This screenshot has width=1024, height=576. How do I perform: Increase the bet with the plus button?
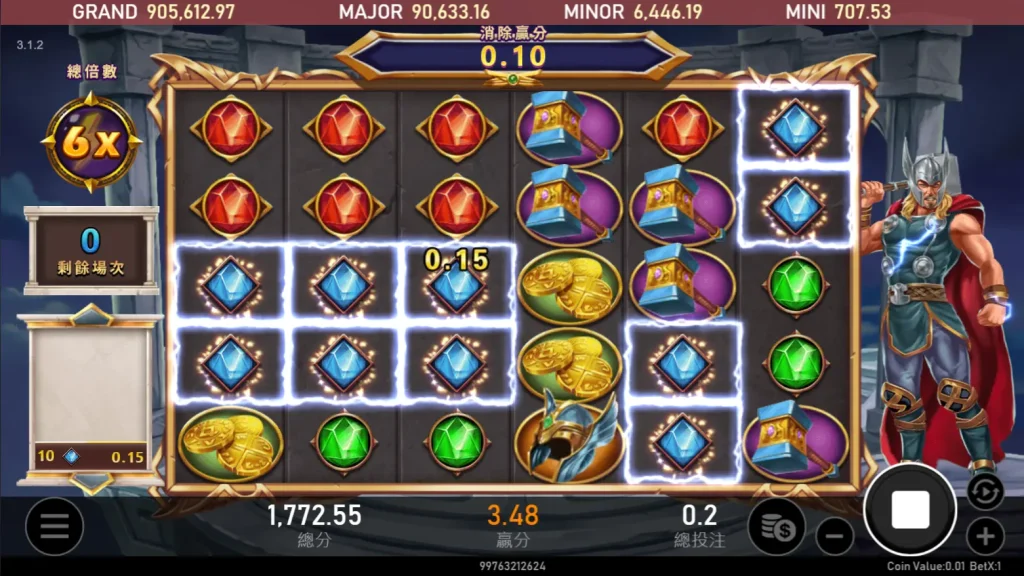pyautogui.click(x=985, y=536)
